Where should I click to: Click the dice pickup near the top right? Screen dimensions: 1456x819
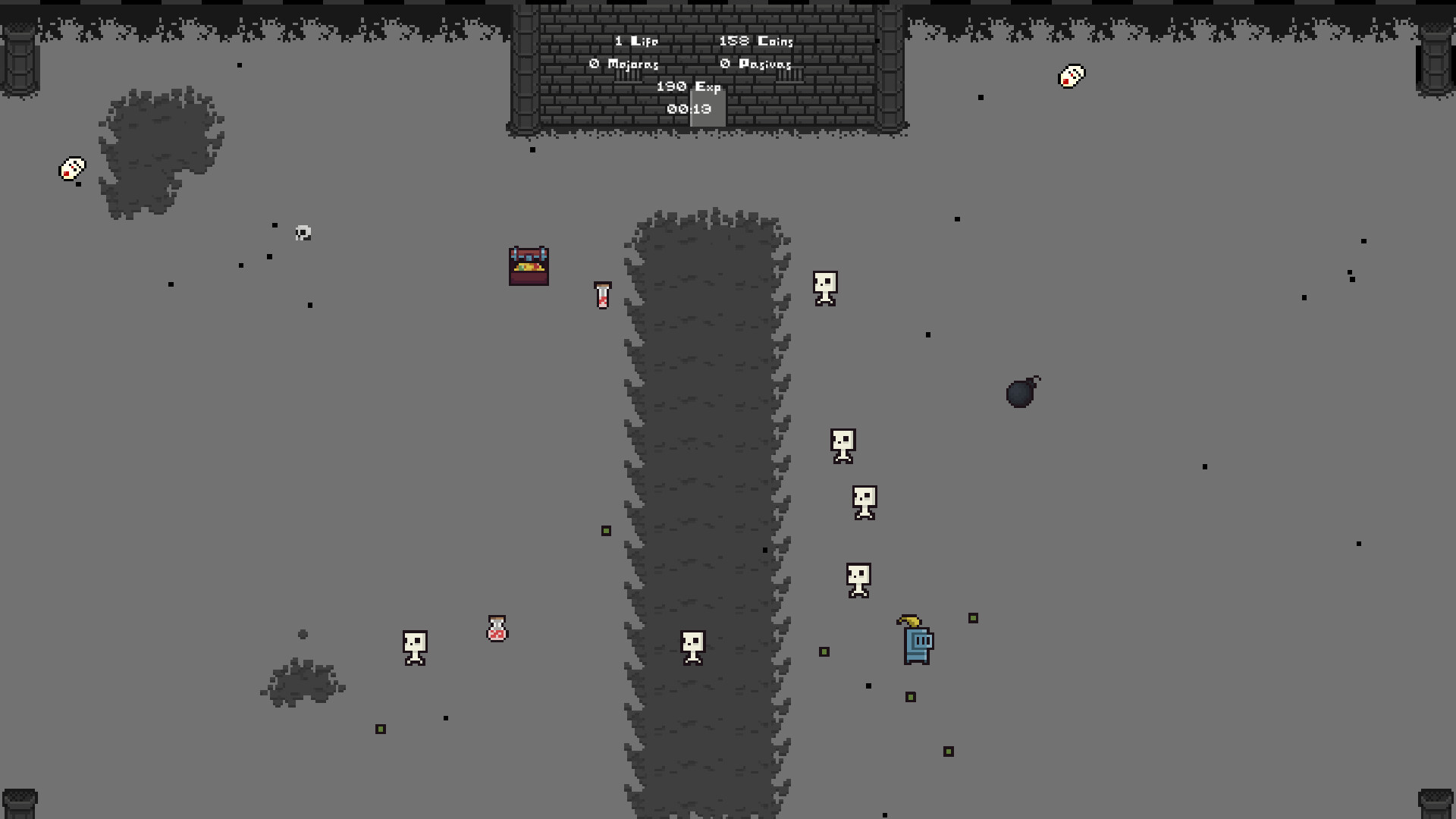[1070, 75]
